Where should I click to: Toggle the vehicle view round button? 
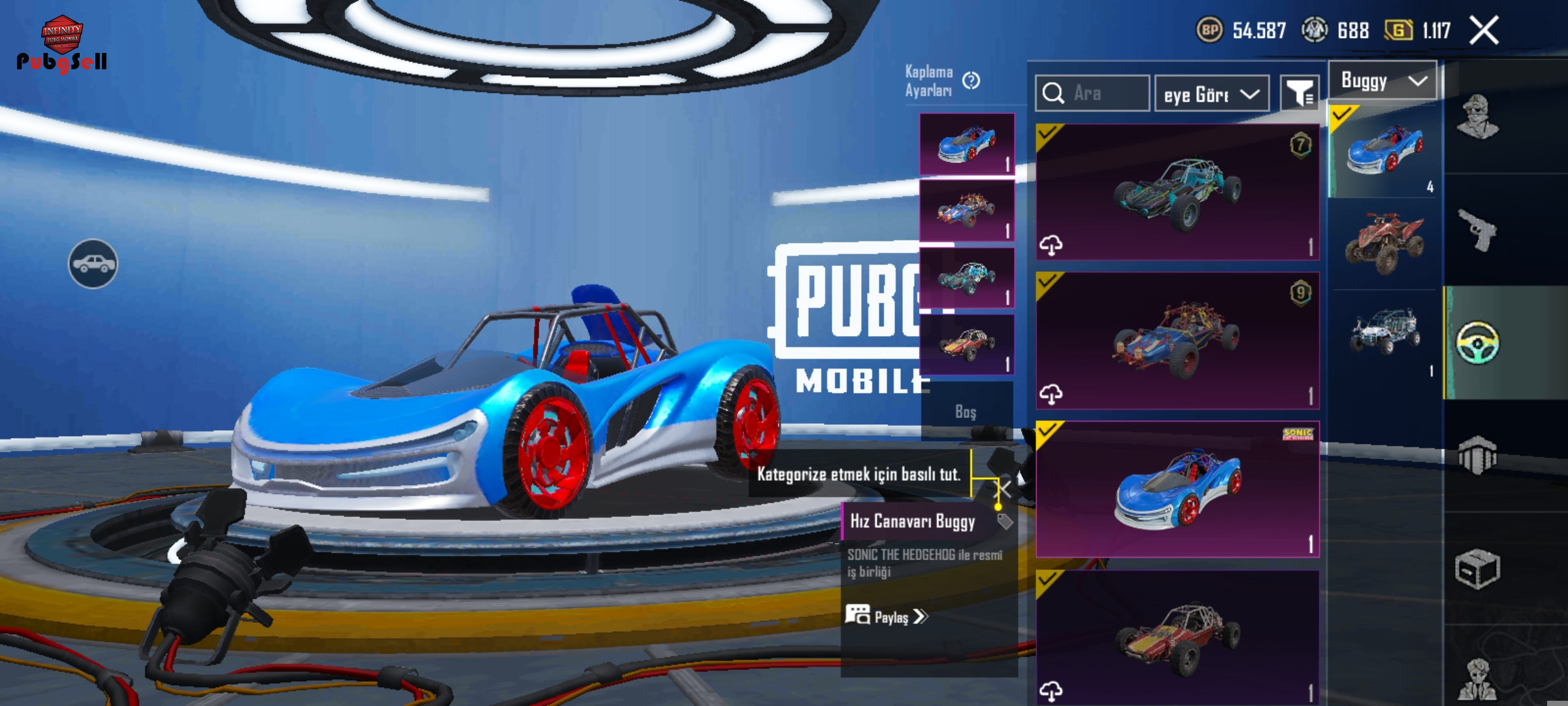(x=93, y=263)
